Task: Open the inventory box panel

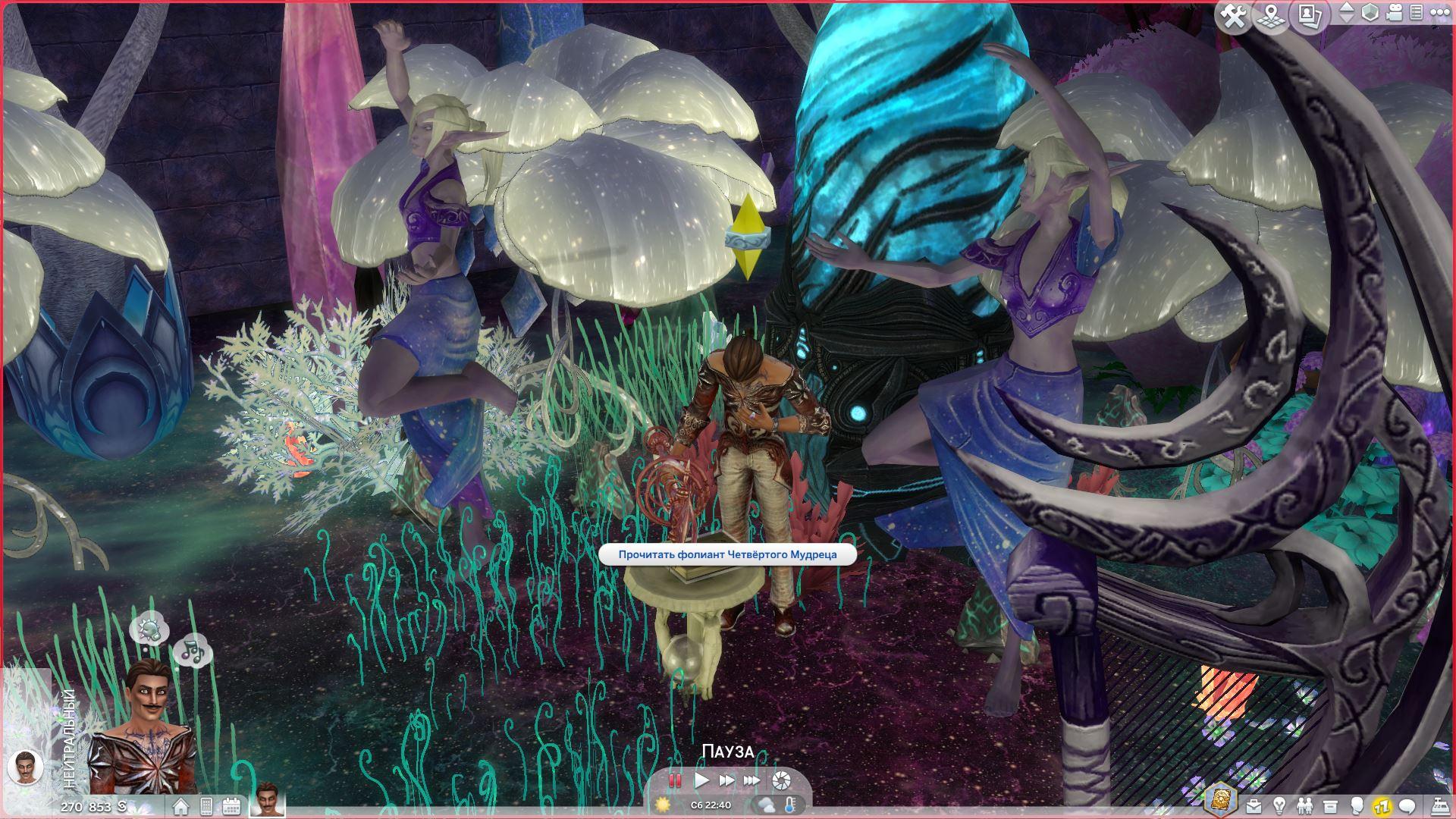Action: pyautogui.click(x=1329, y=806)
